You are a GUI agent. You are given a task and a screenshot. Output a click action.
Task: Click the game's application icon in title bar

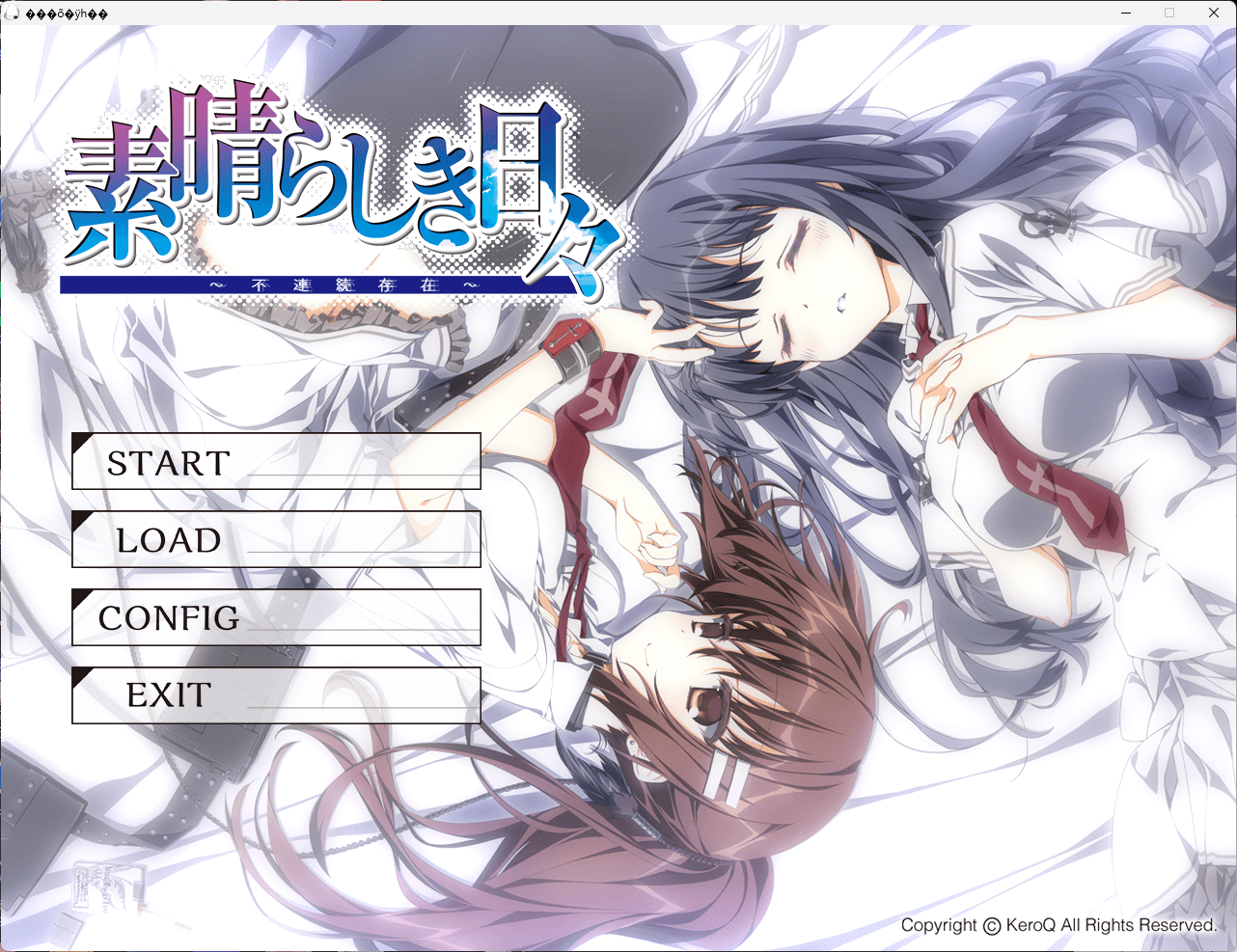[11, 13]
